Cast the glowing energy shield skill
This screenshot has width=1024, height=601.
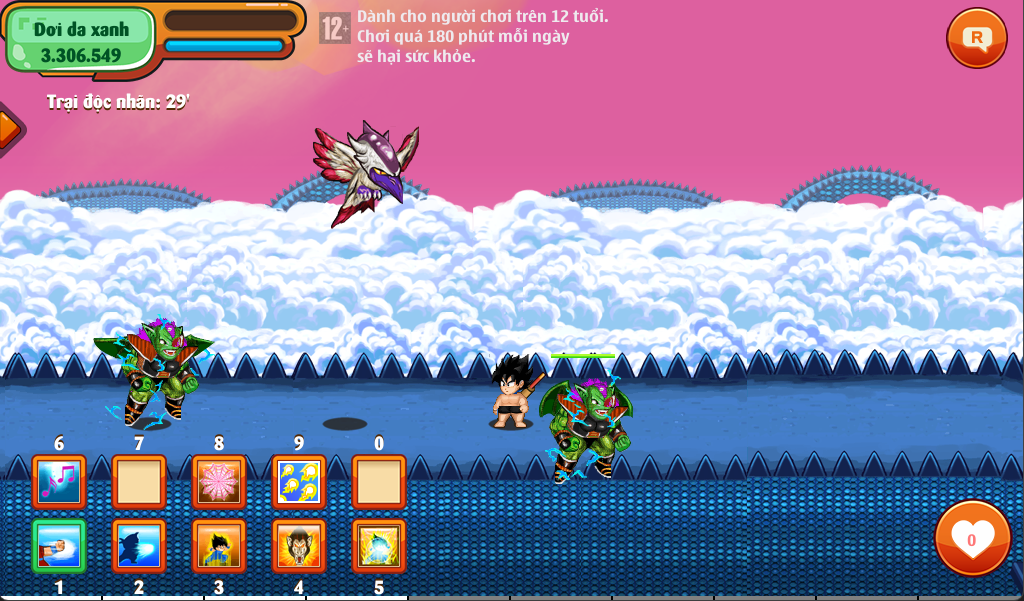click(x=379, y=545)
